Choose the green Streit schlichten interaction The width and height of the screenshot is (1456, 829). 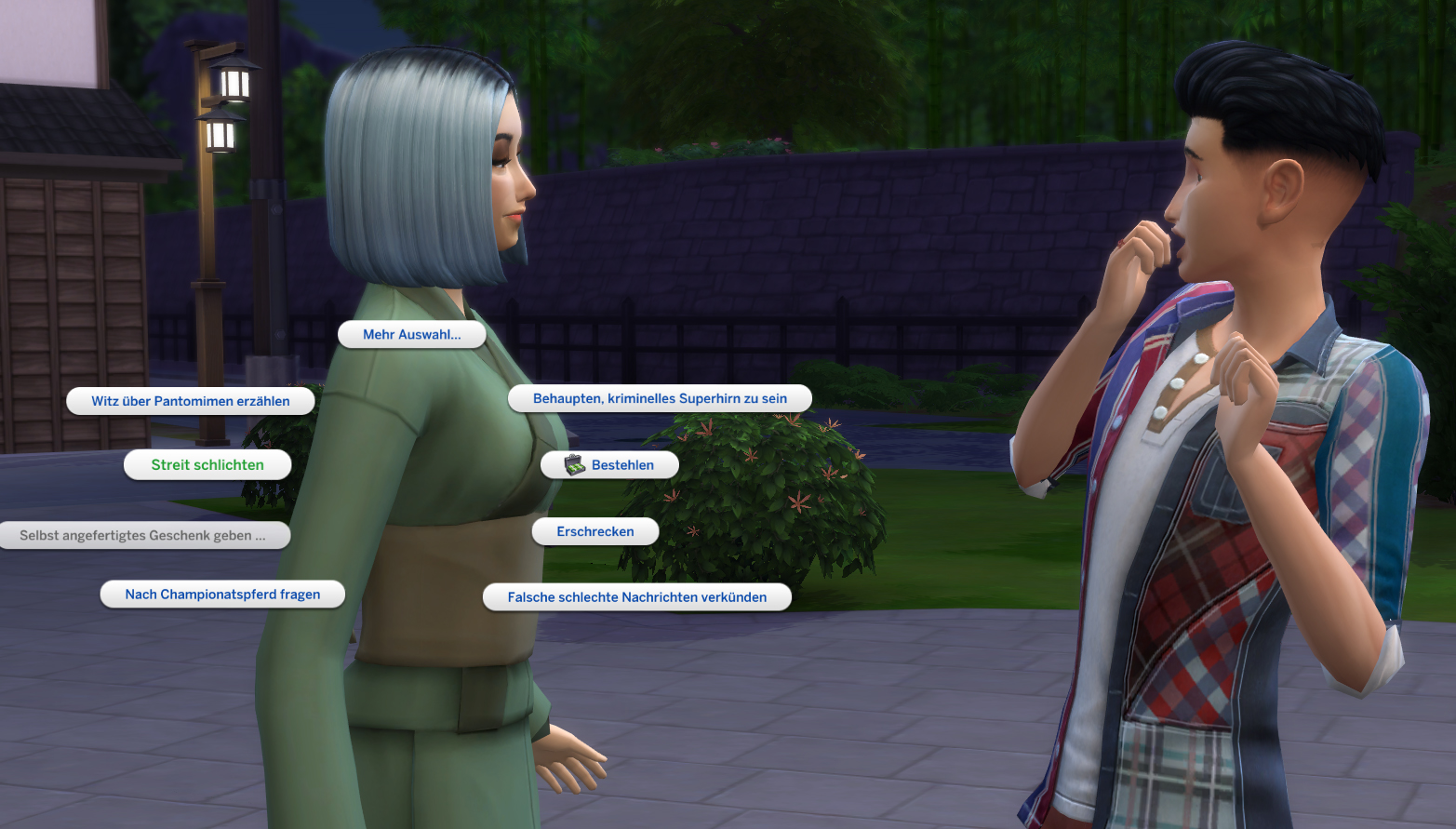click(x=207, y=464)
